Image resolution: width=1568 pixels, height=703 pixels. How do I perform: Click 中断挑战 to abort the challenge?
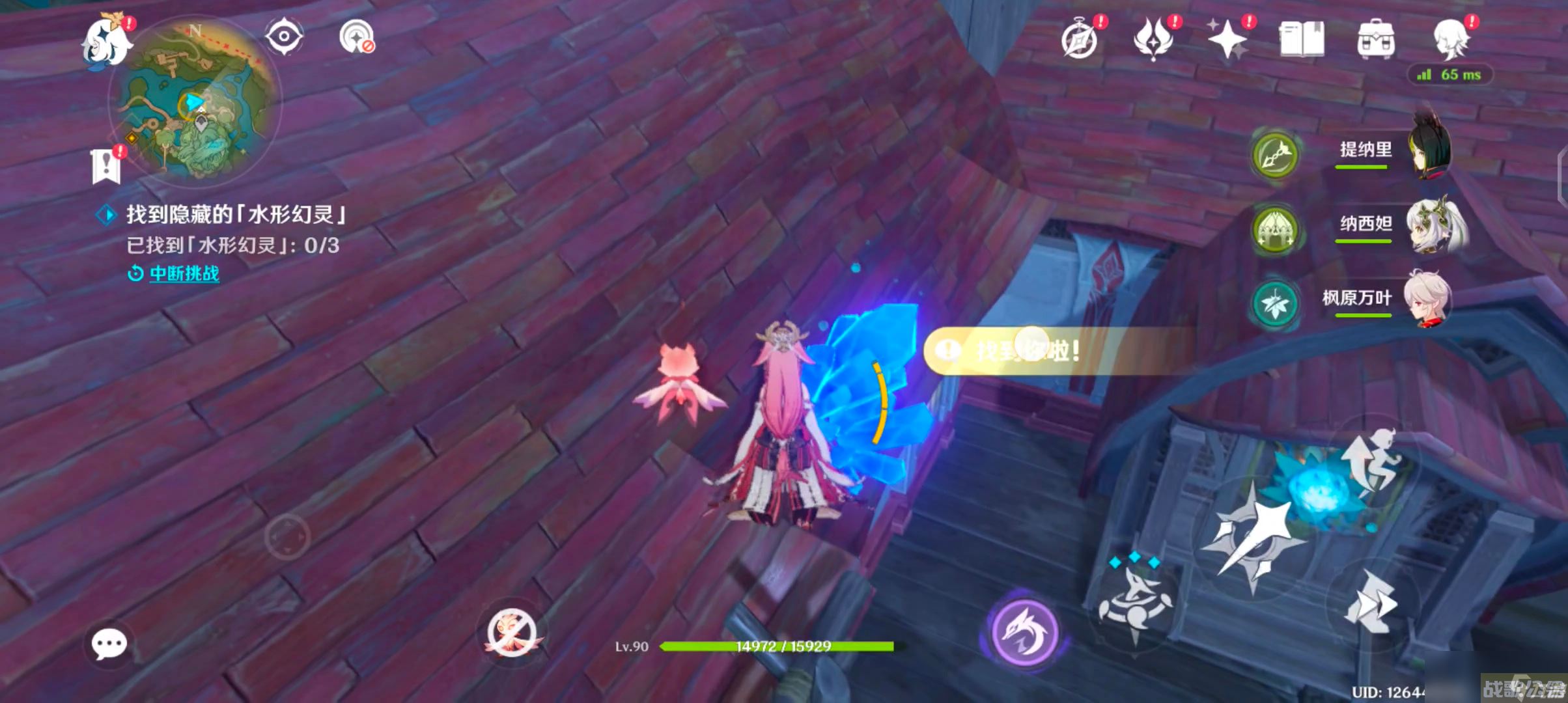184,273
